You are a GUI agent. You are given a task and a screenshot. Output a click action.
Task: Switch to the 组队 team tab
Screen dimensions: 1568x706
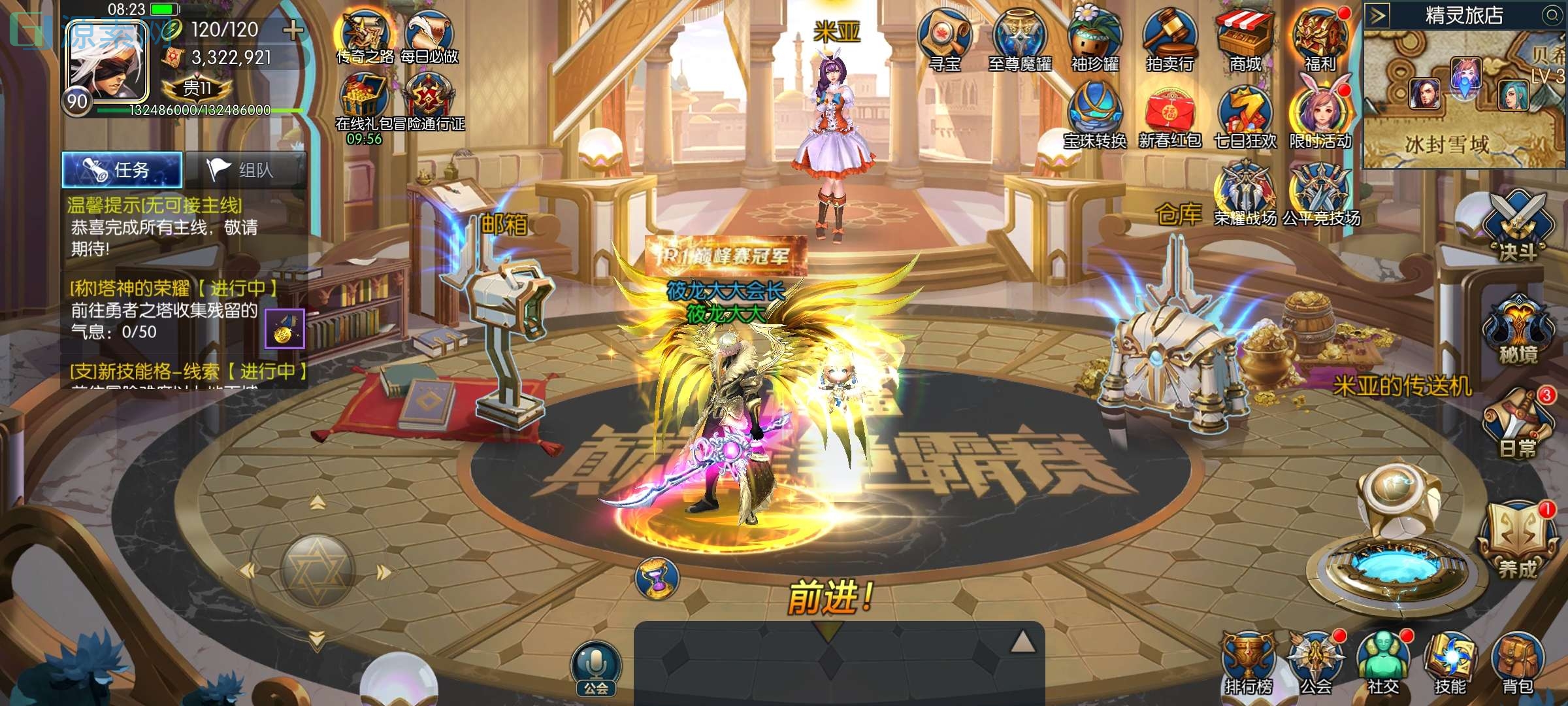pos(246,170)
